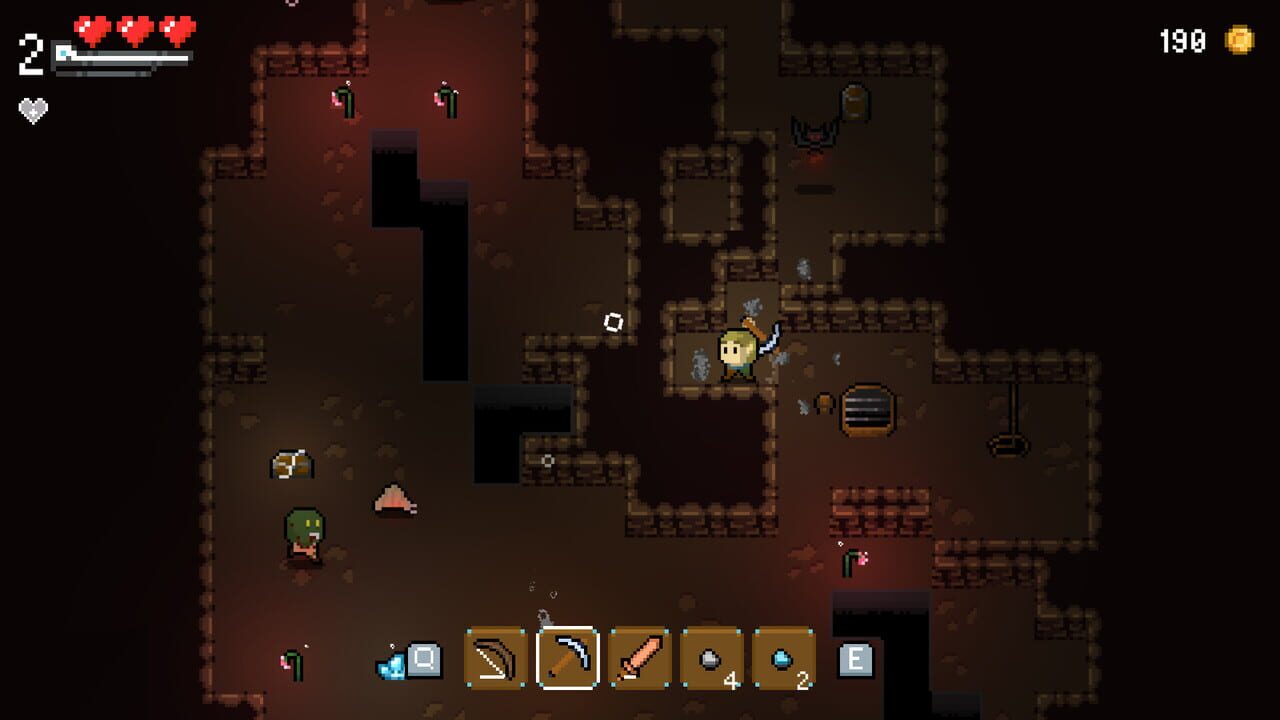Click the first red heart in the health row

[92, 30]
